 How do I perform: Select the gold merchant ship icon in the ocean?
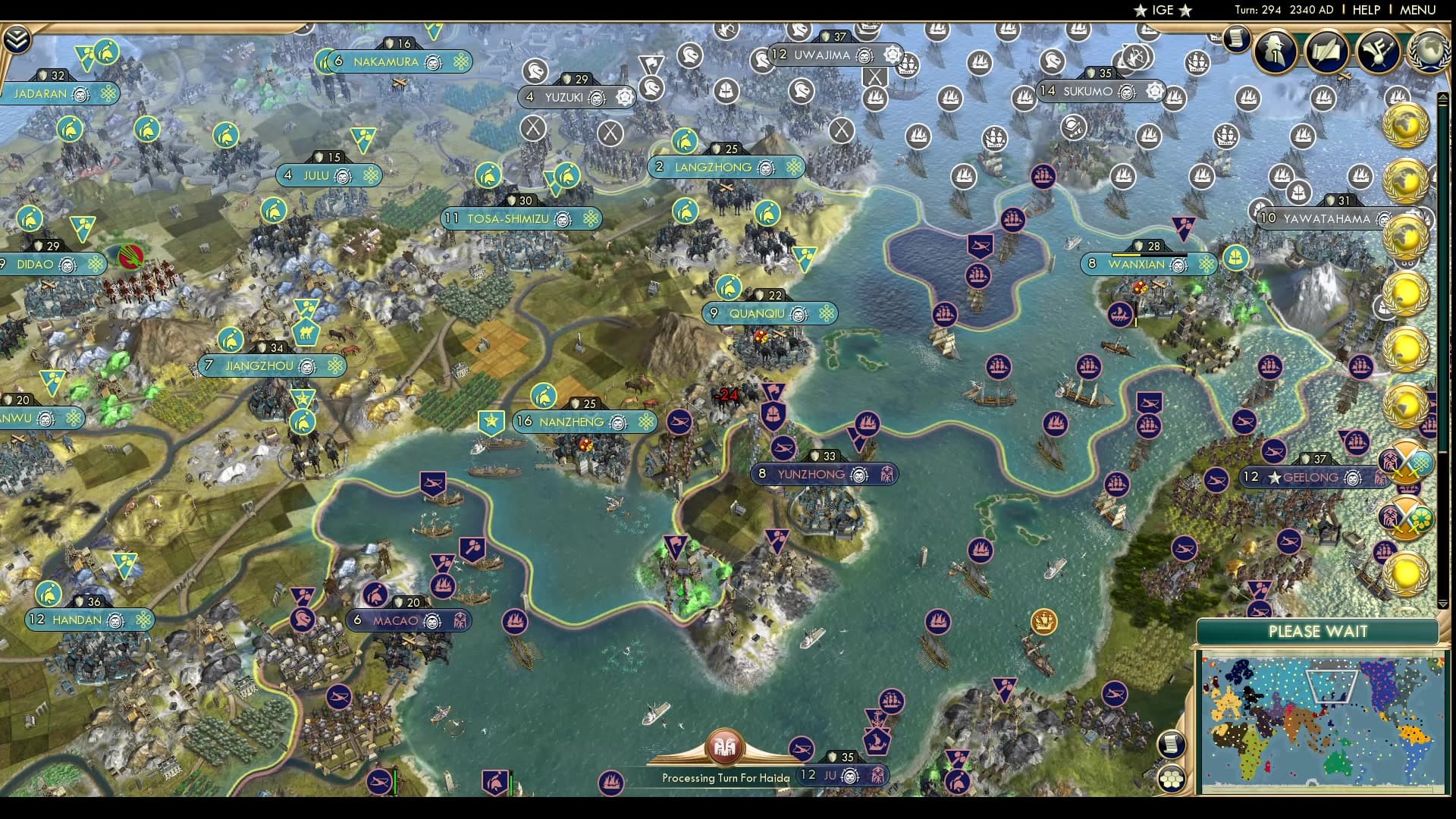(1043, 619)
